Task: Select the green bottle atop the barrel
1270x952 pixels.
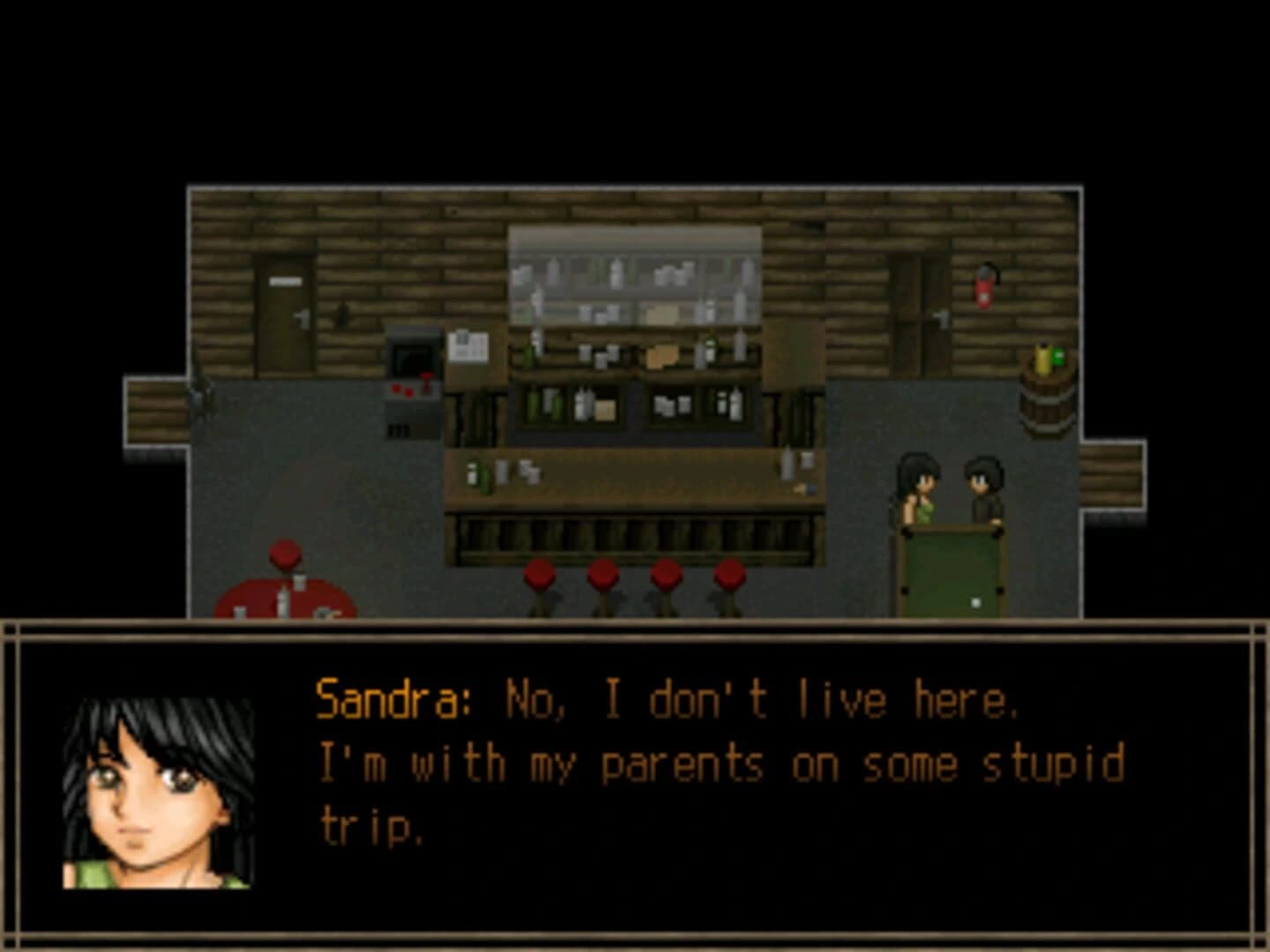Action: coord(1058,358)
